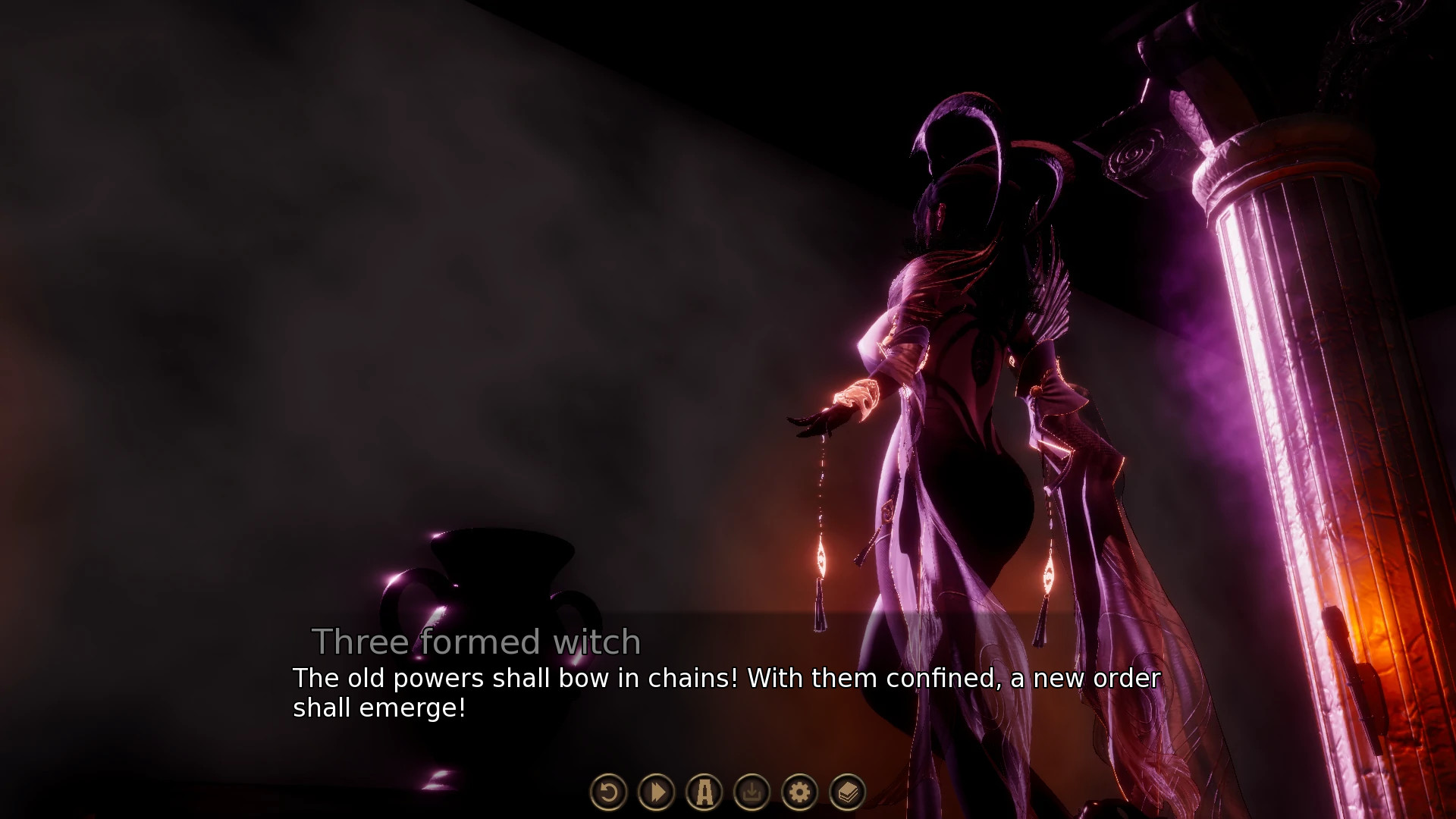Image resolution: width=1456 pixels, height=819 pixels.
Task: Open the gear settings menu
Action: (800, 792)
